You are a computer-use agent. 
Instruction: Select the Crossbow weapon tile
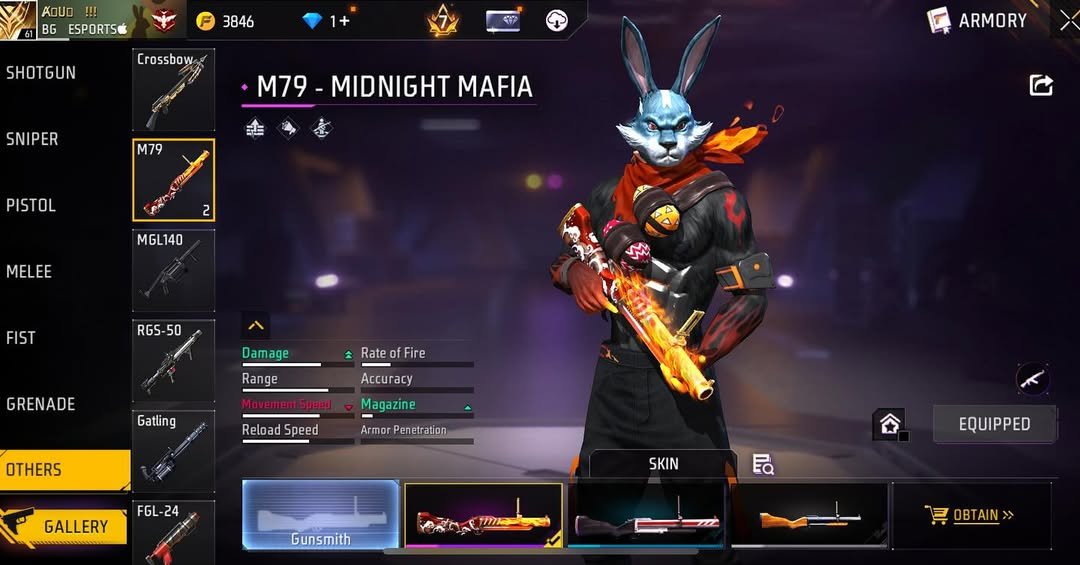click(x=173, y=90)
